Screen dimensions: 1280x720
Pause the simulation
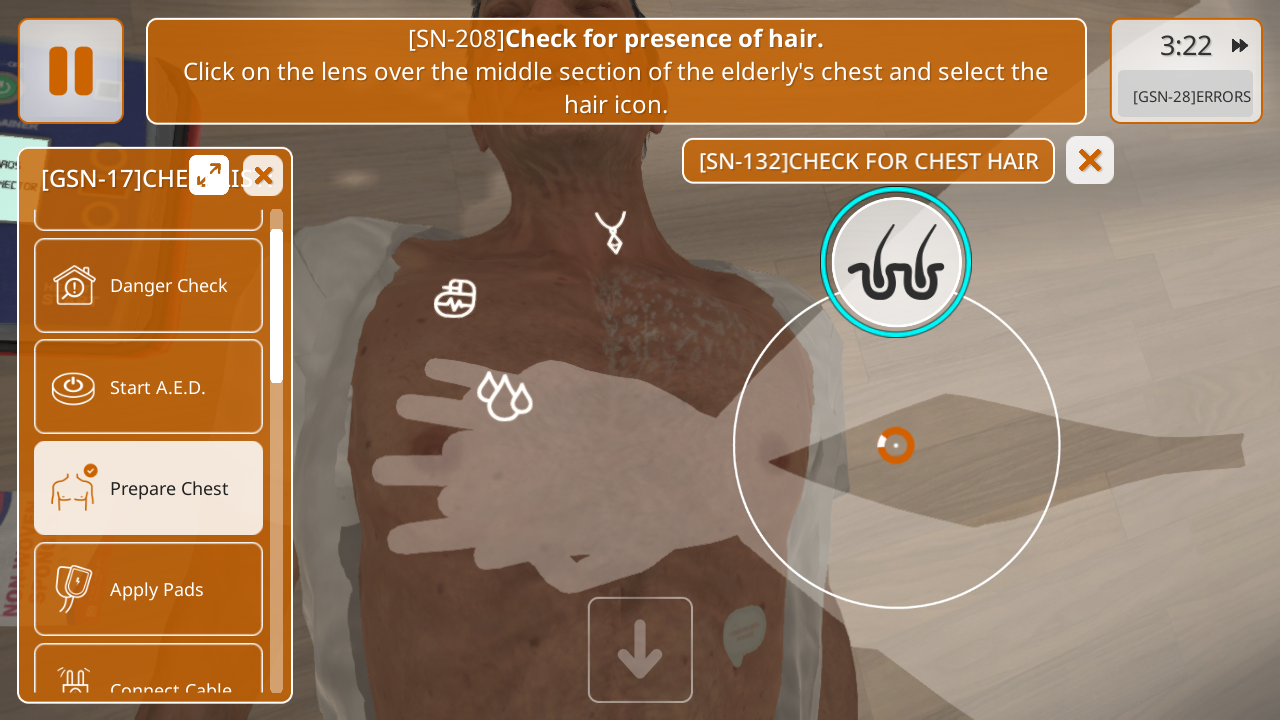pos(71,71)
